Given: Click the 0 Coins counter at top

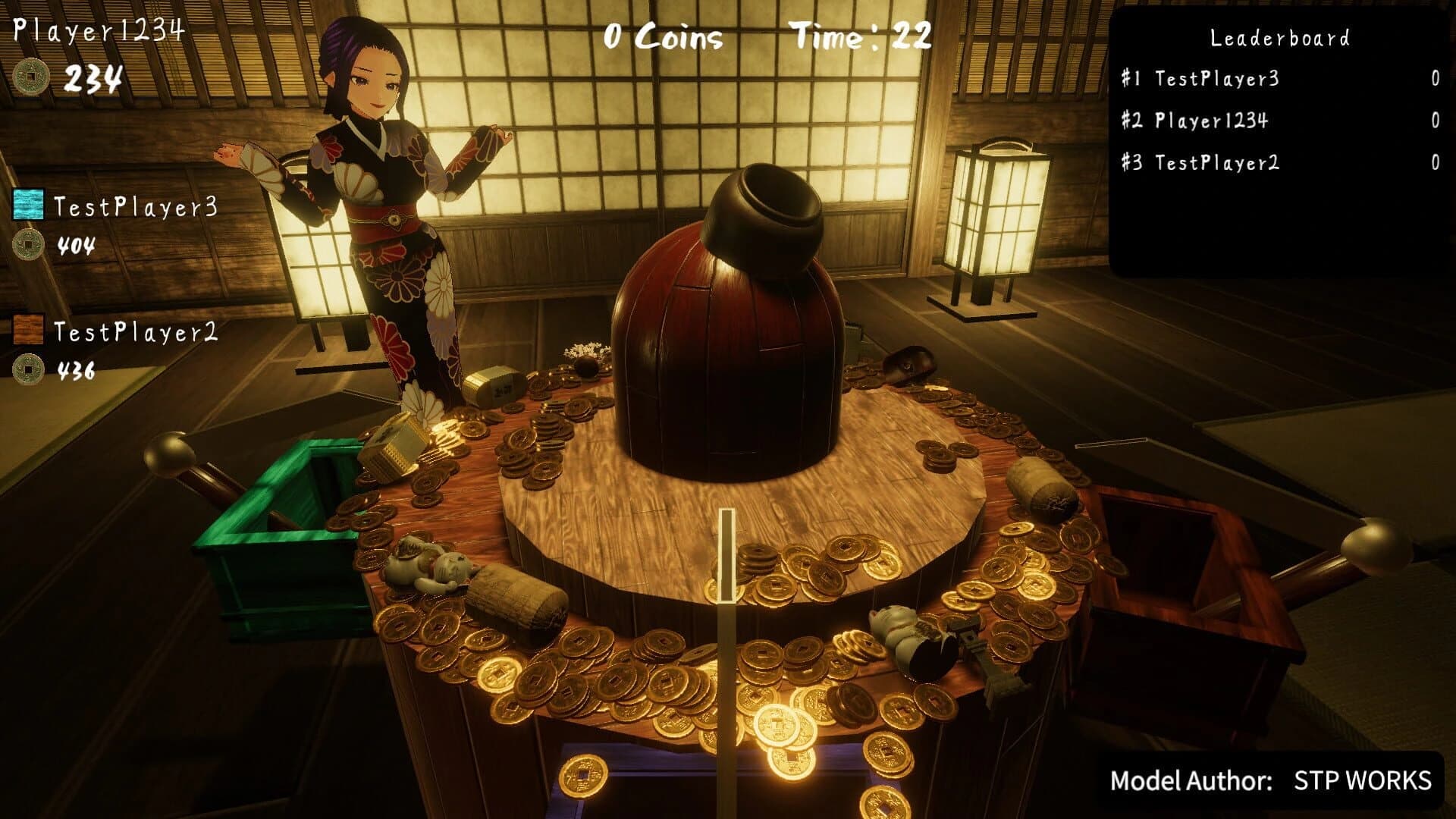Looking at the screenshot, I should [661, 33].
